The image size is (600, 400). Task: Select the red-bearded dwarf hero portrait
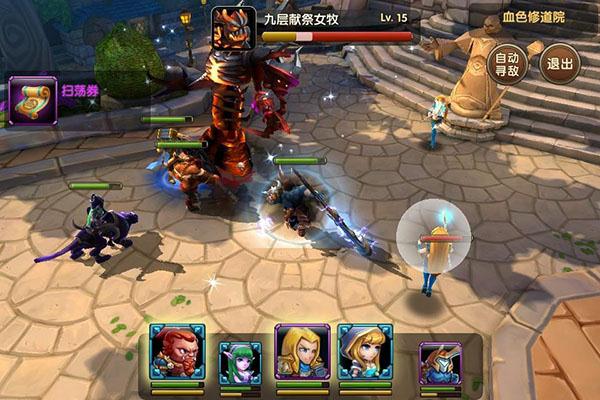177,351
